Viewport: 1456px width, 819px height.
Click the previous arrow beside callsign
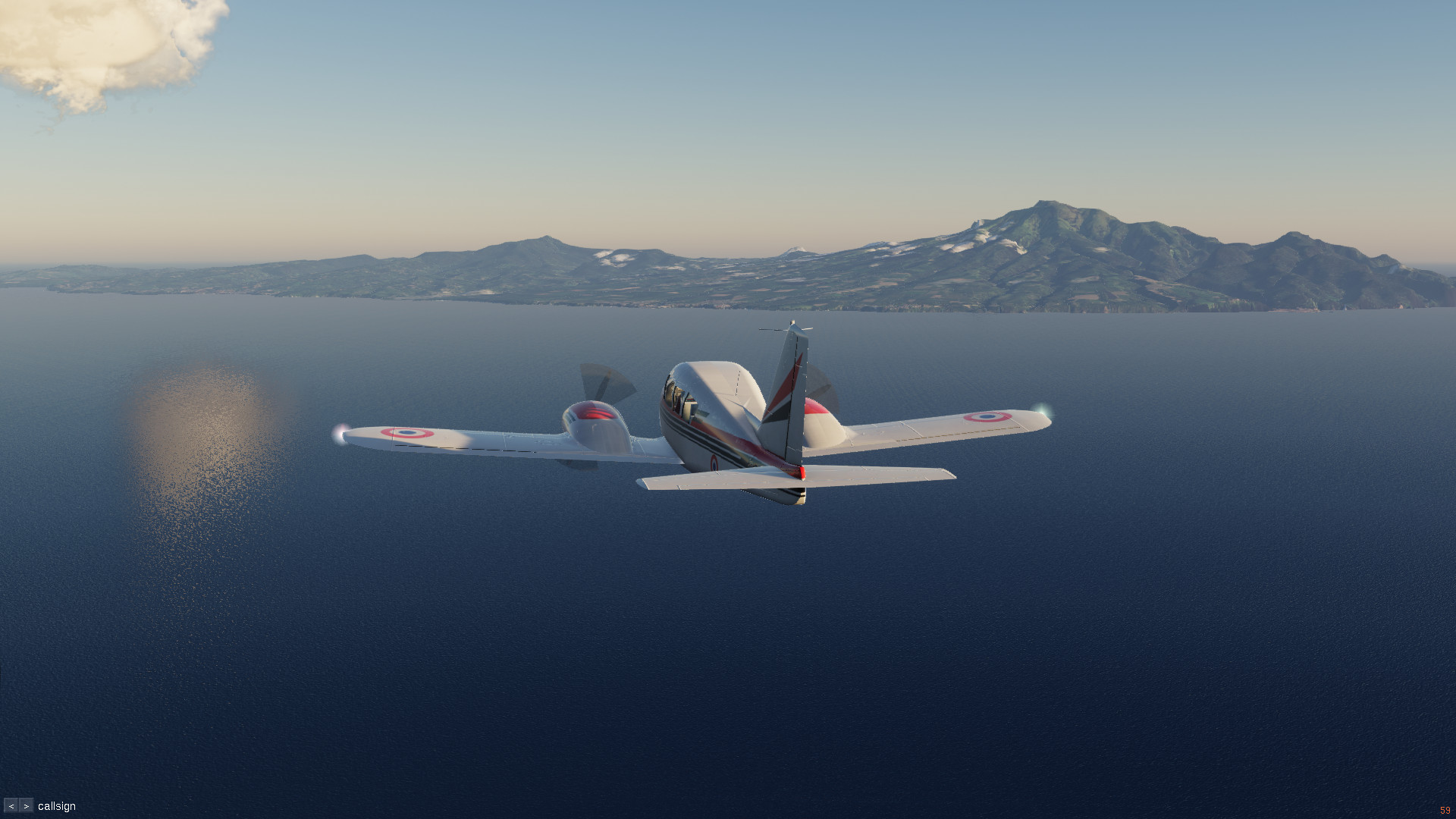pos(11,806)
